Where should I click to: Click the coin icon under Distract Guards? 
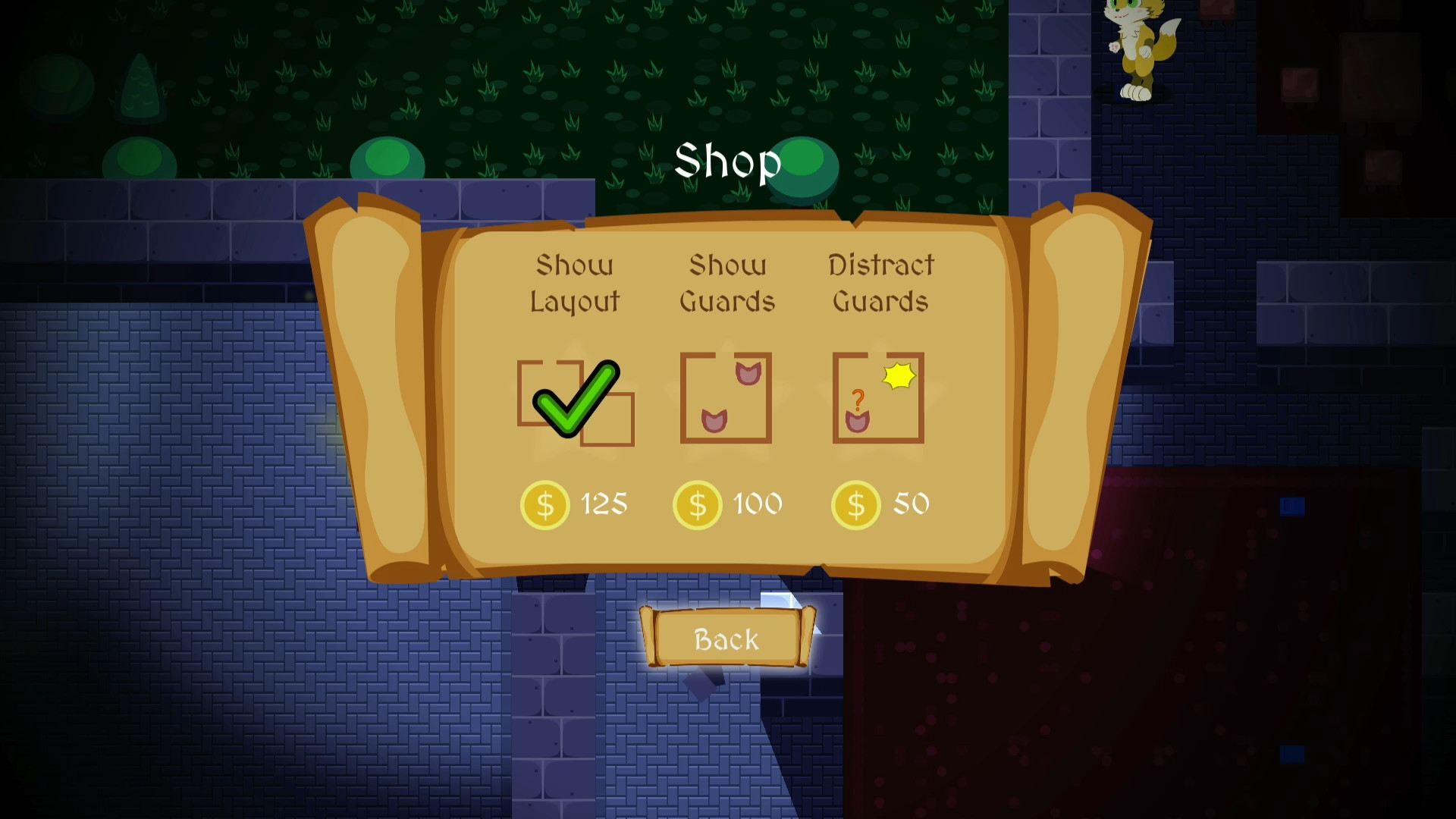[x=856, y=504]
